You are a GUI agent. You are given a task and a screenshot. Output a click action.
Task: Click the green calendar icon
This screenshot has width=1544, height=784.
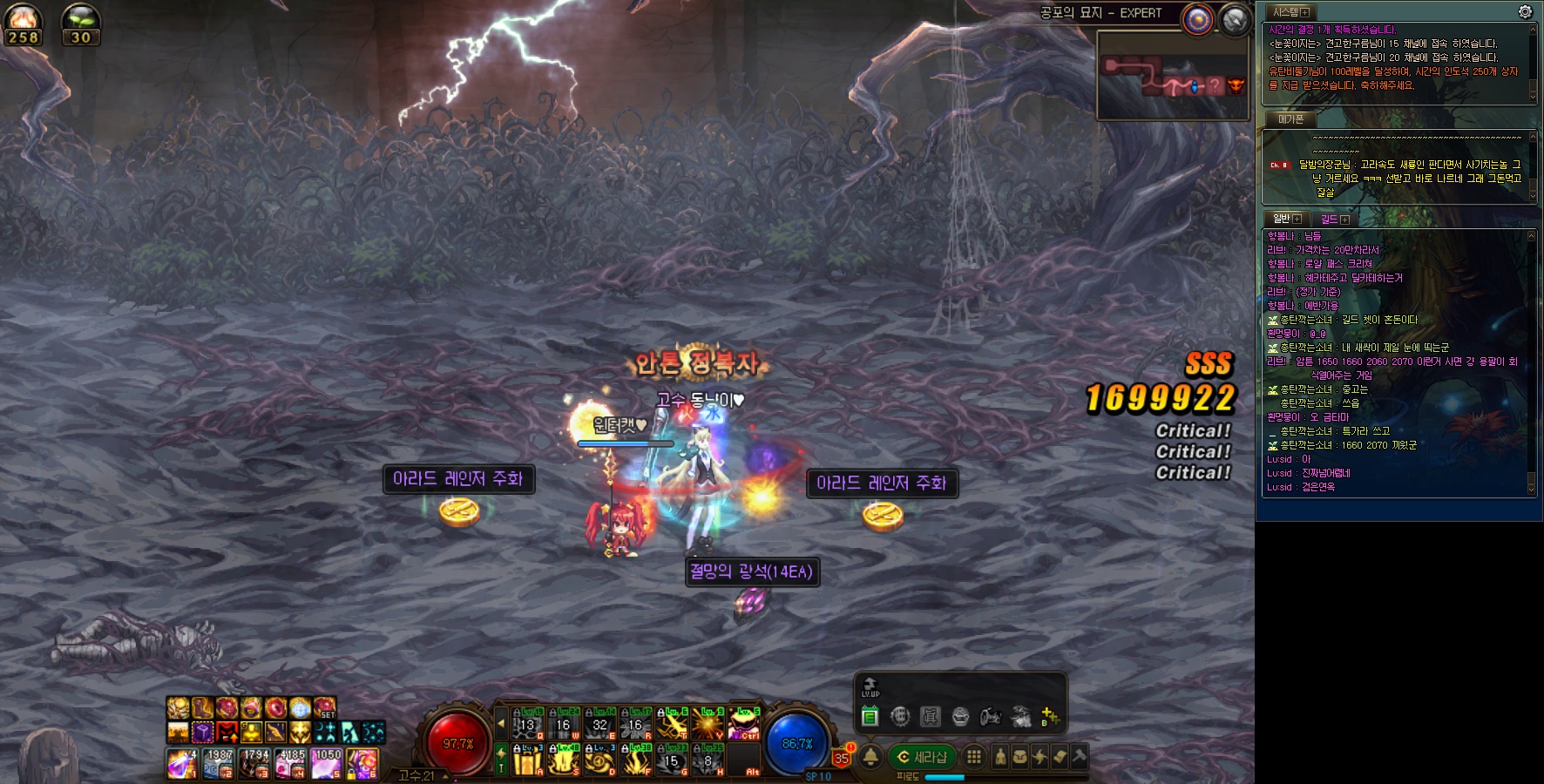(870, 717)
